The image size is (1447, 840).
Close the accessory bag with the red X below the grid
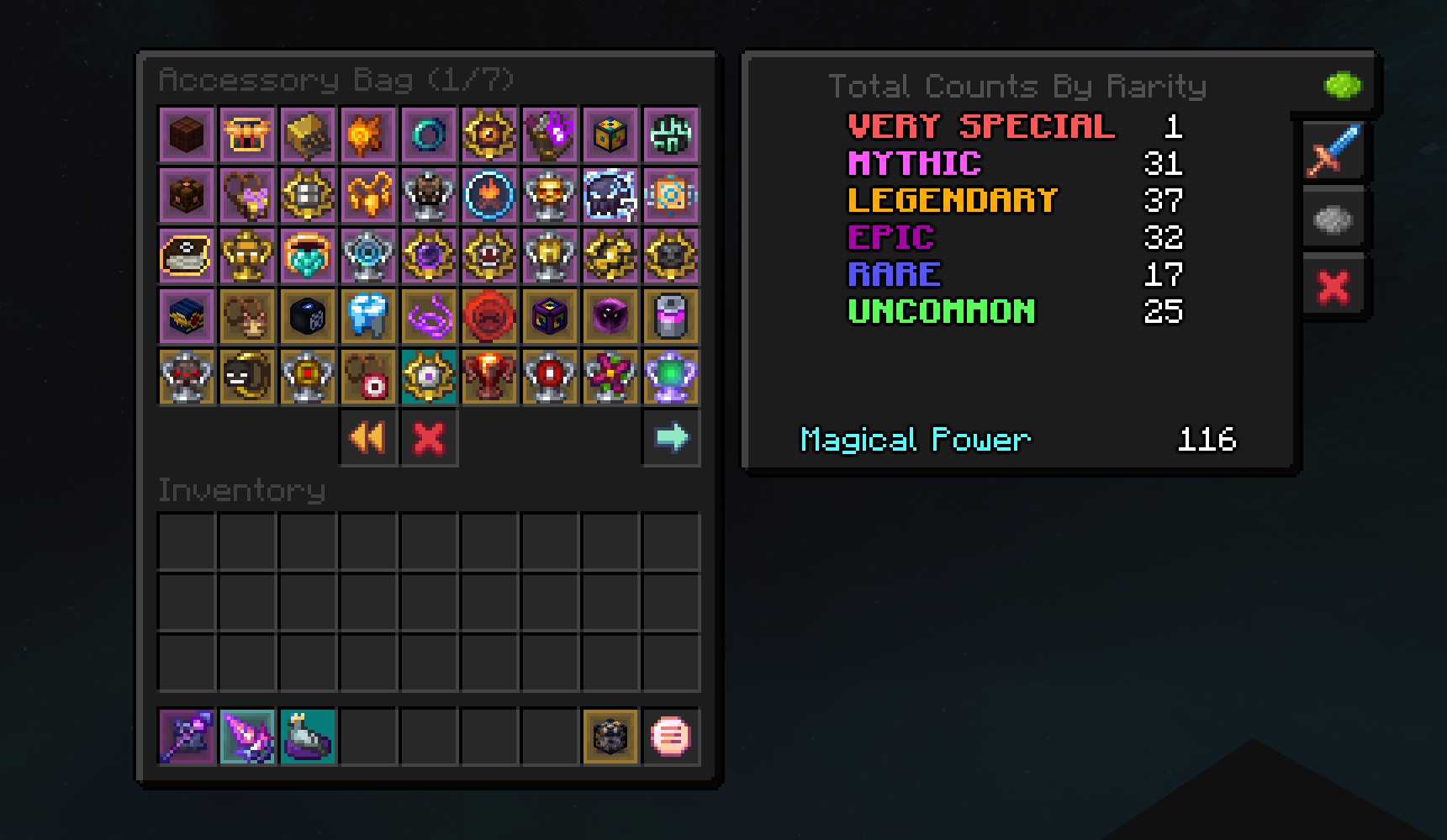click(x=429, y=437)
